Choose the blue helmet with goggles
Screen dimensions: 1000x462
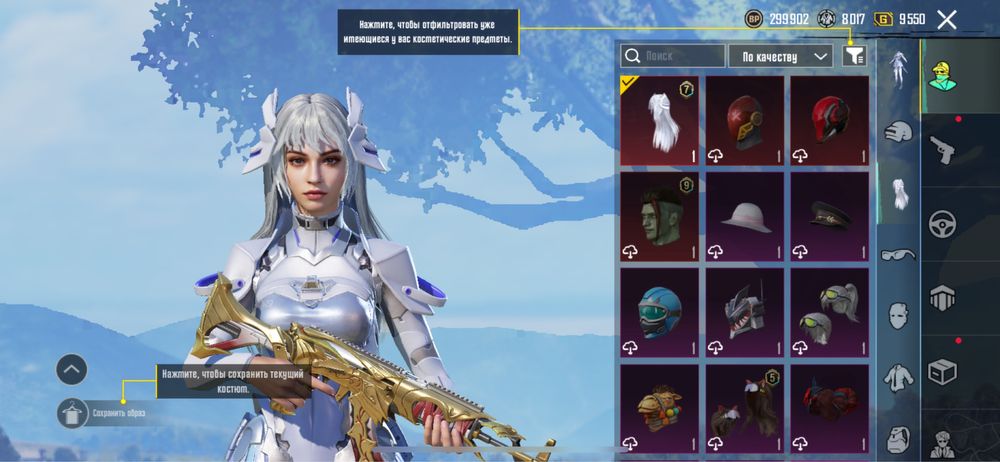659,312
